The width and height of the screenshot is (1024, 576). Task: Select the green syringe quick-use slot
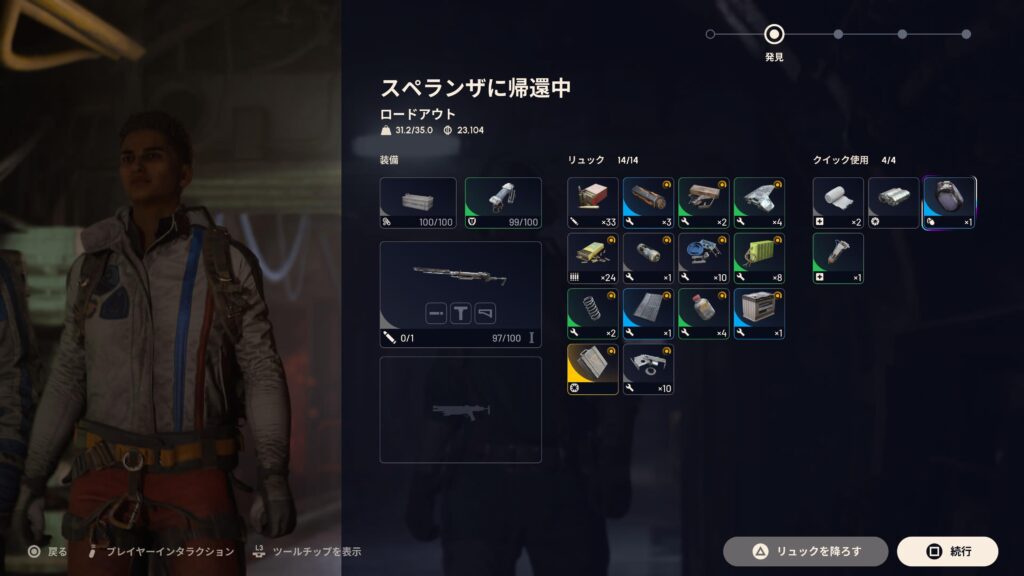point(838,258)
